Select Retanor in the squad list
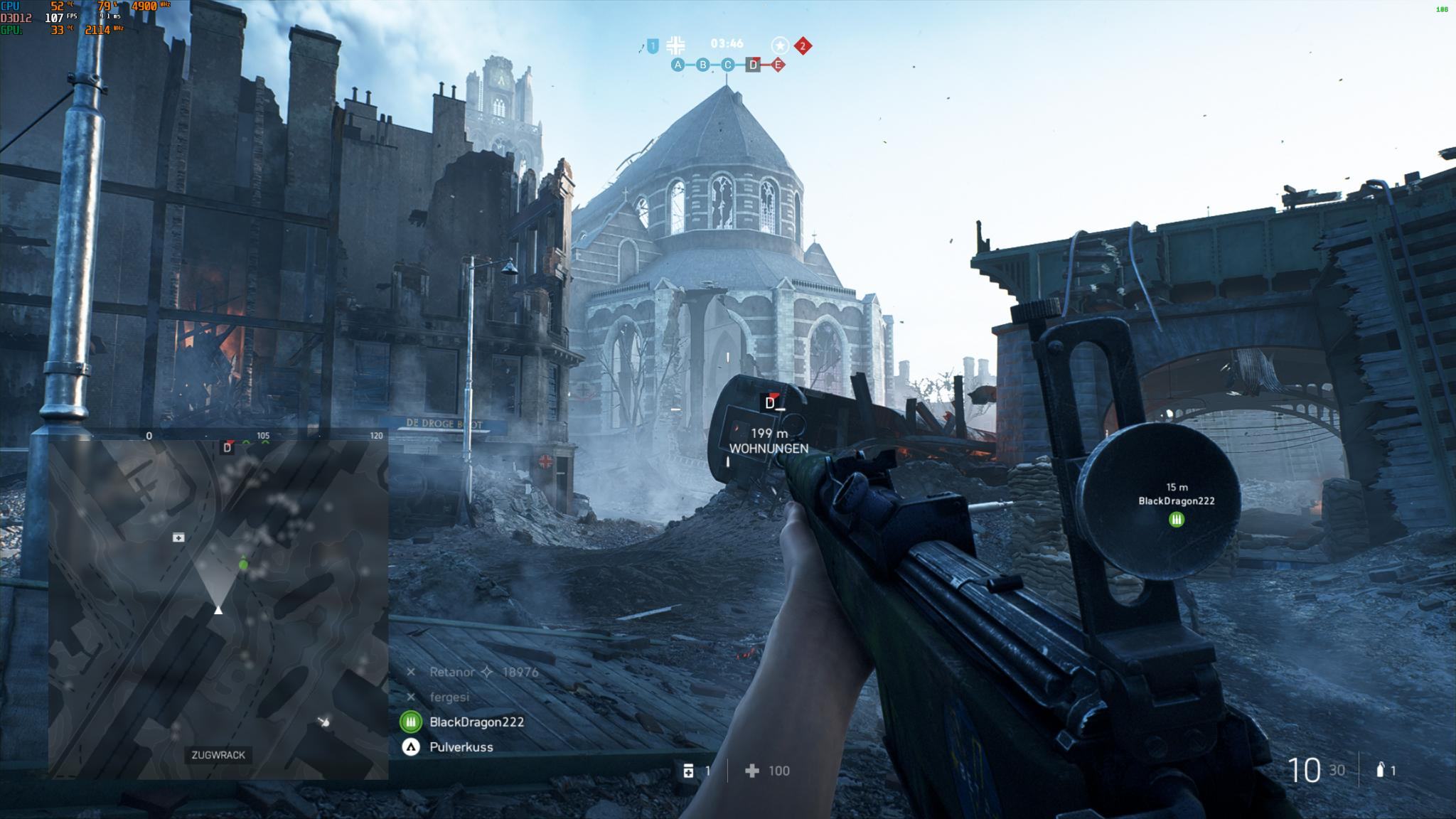 tap(452, 672)
